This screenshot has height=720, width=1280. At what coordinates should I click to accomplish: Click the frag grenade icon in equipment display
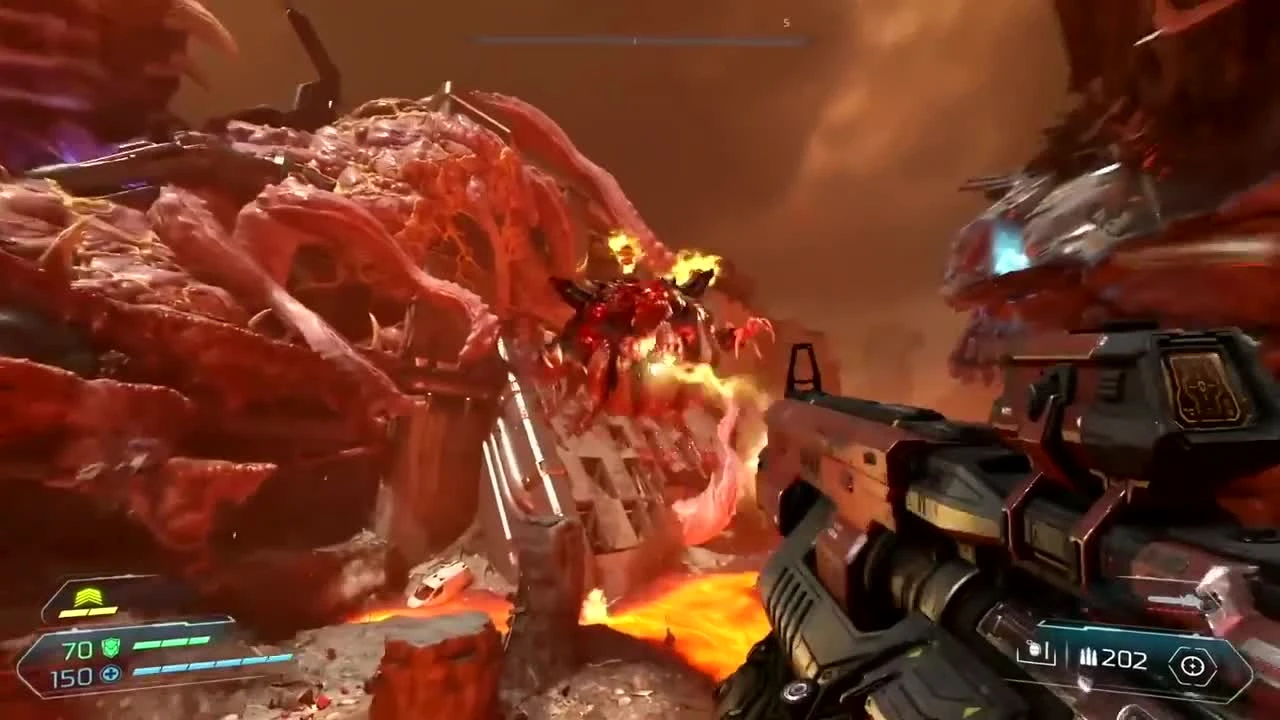(1034, 650)
